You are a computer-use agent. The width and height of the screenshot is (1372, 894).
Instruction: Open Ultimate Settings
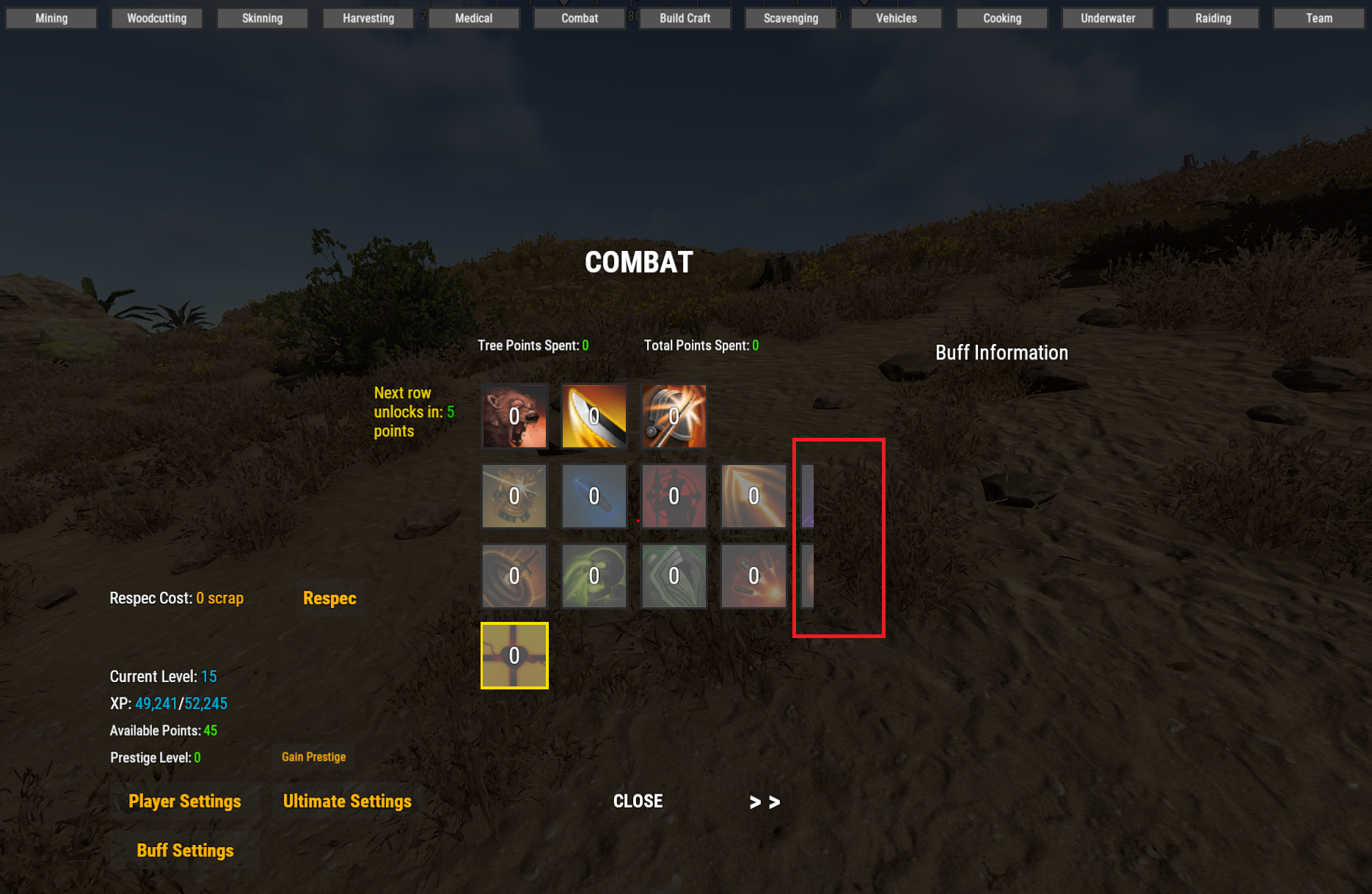click(347, 802)
